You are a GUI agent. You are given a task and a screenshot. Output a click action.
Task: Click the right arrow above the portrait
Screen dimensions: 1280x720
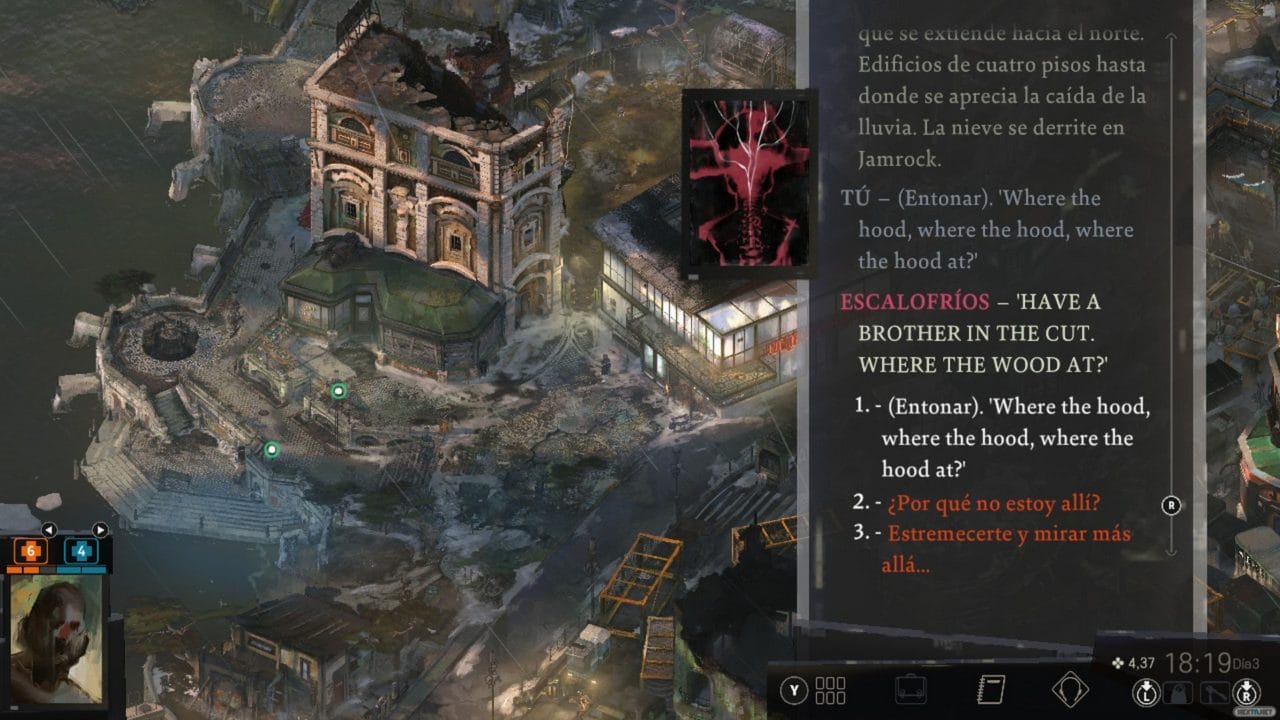(100, 530)
